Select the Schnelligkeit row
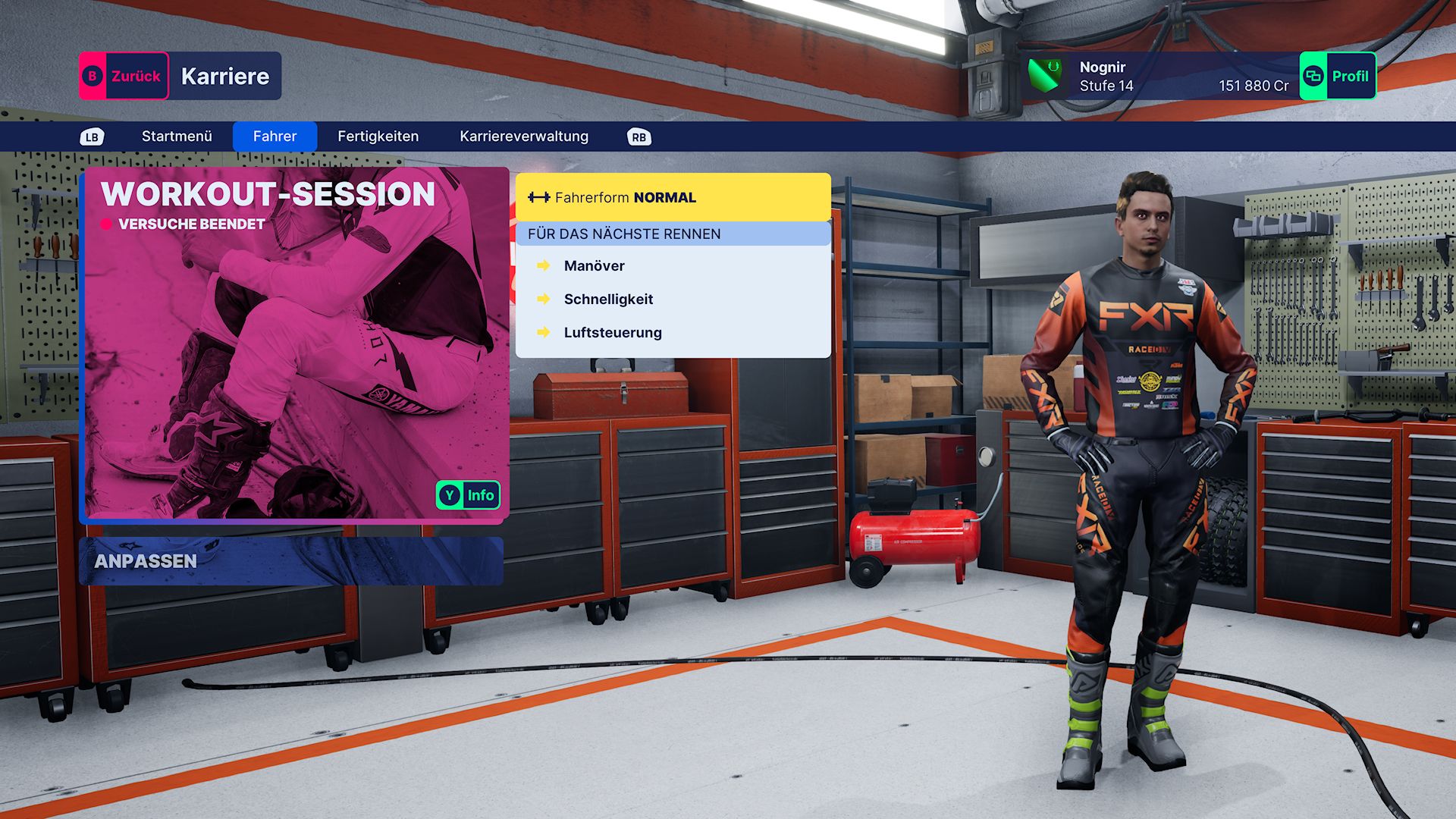 click(608, 300)
